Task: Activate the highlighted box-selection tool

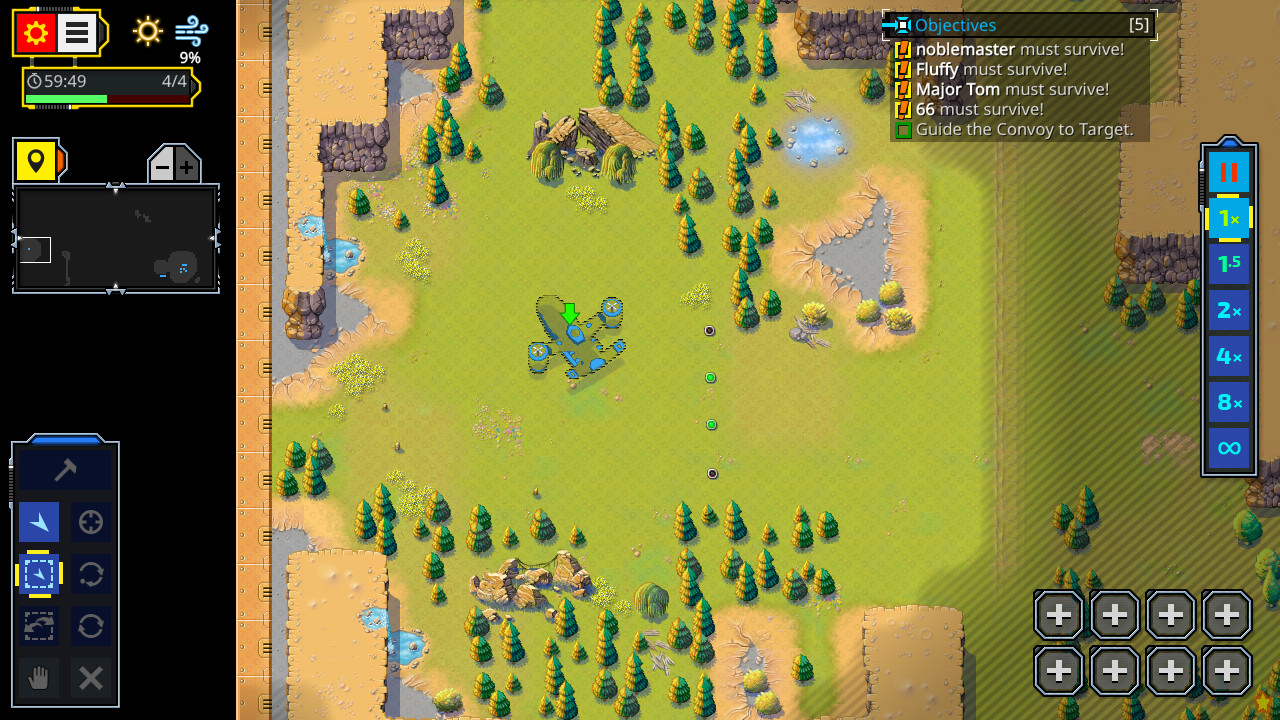Action: click(x=38, y=574)
